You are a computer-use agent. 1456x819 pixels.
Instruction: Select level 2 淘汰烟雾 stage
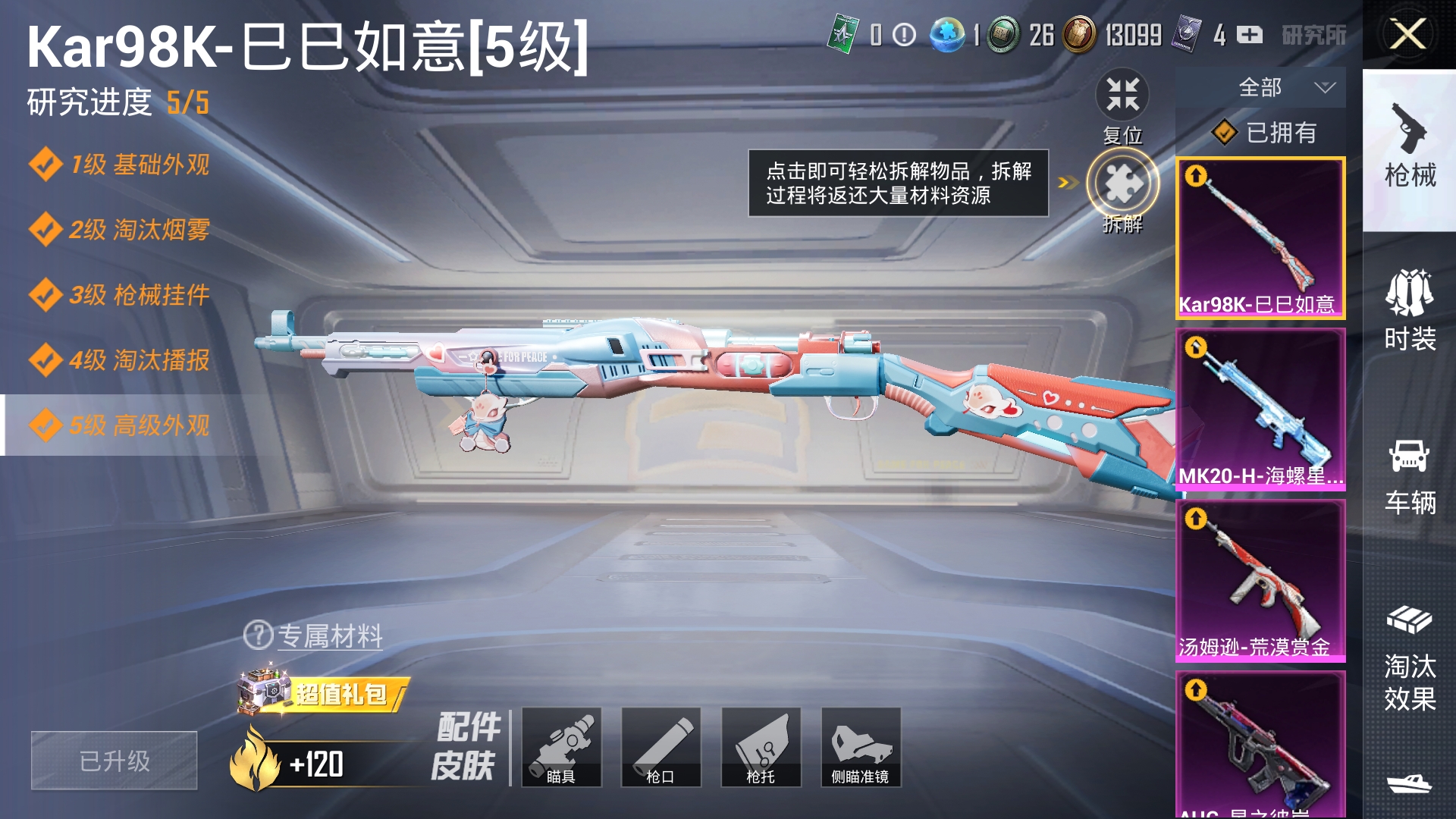(x=120, y=230)
